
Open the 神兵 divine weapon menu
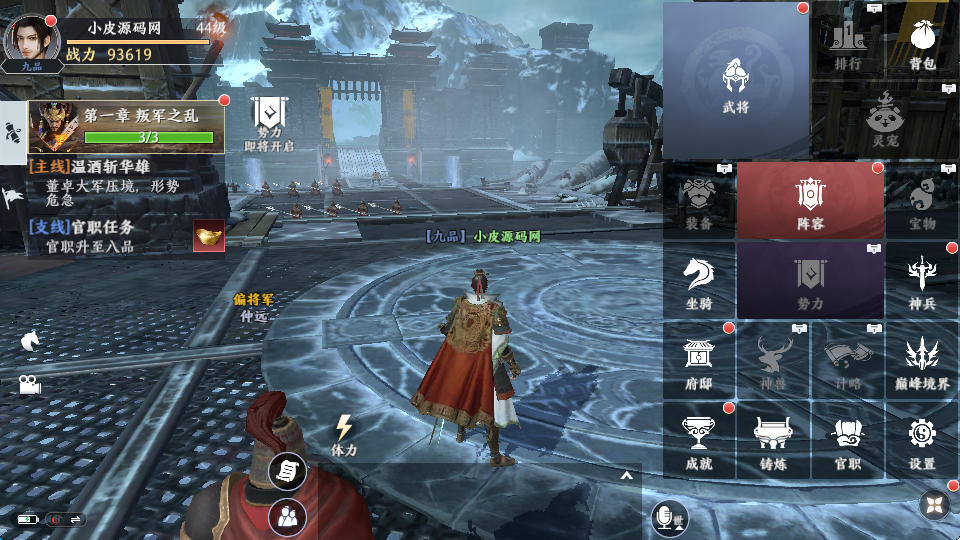point(922,280)
